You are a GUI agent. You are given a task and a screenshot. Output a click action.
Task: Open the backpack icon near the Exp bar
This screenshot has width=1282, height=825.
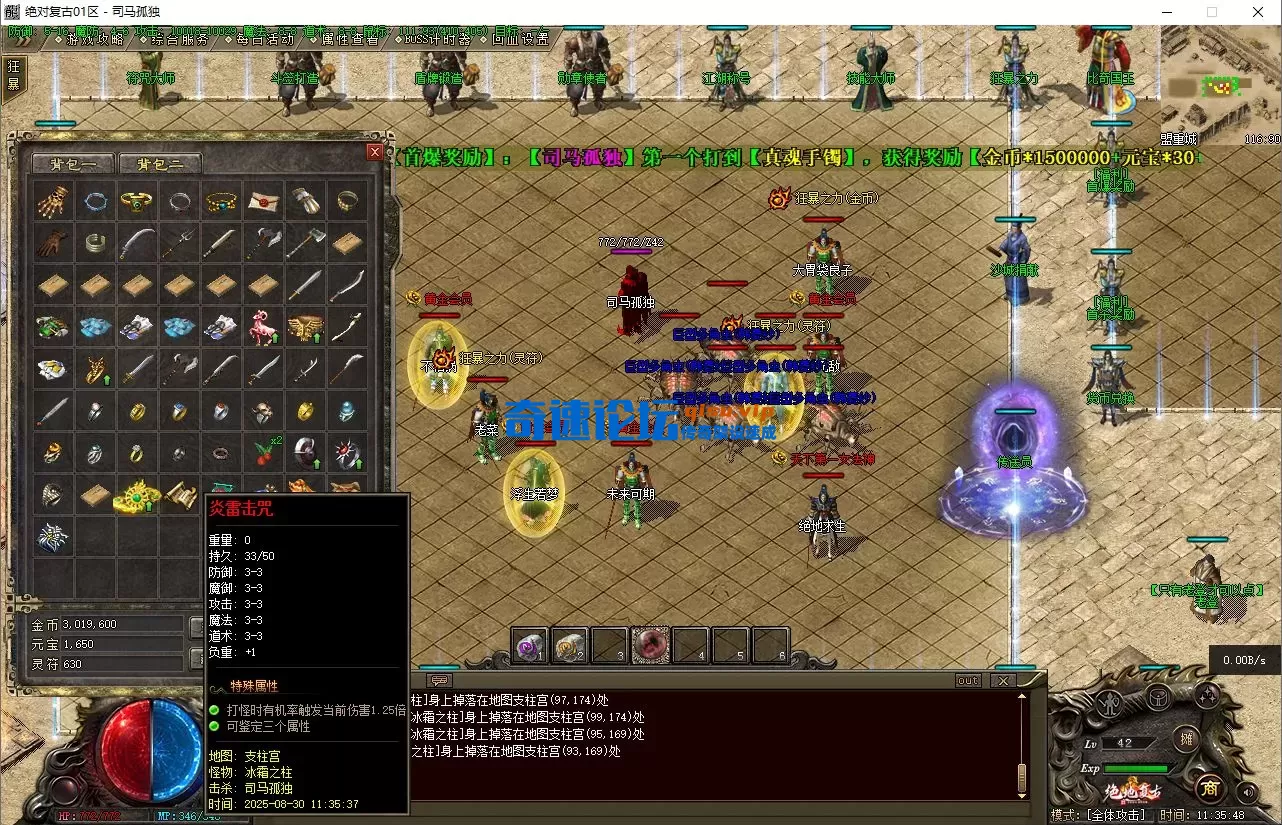[1158, 697]
